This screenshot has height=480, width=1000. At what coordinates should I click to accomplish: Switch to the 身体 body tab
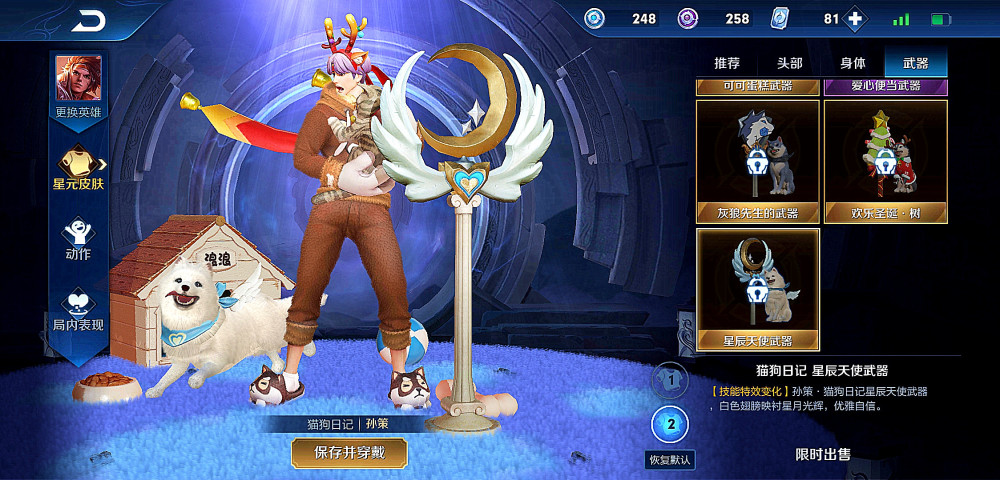click(x=853, y=63)
